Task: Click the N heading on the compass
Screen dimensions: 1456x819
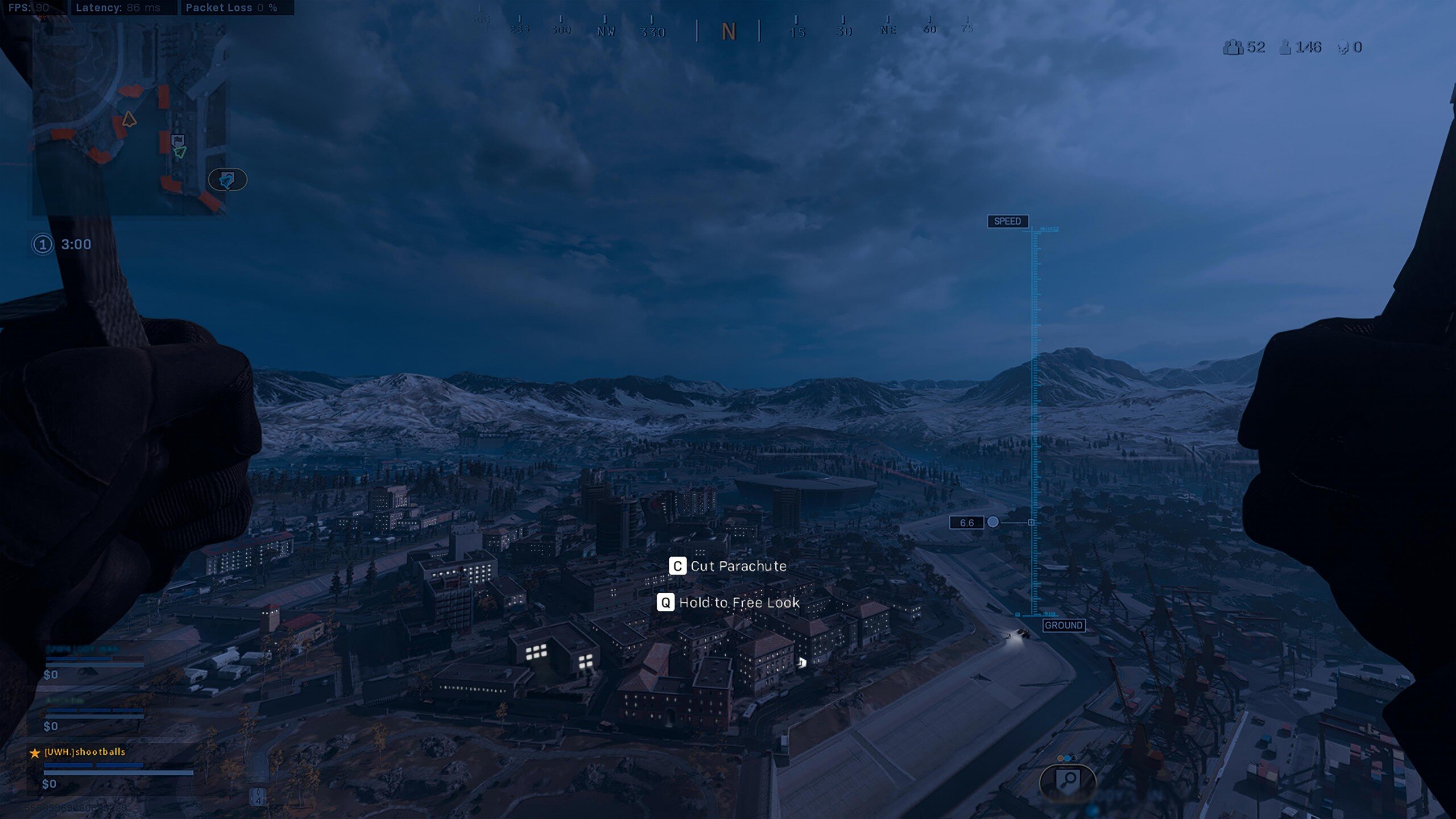Action: click(729, 32)
